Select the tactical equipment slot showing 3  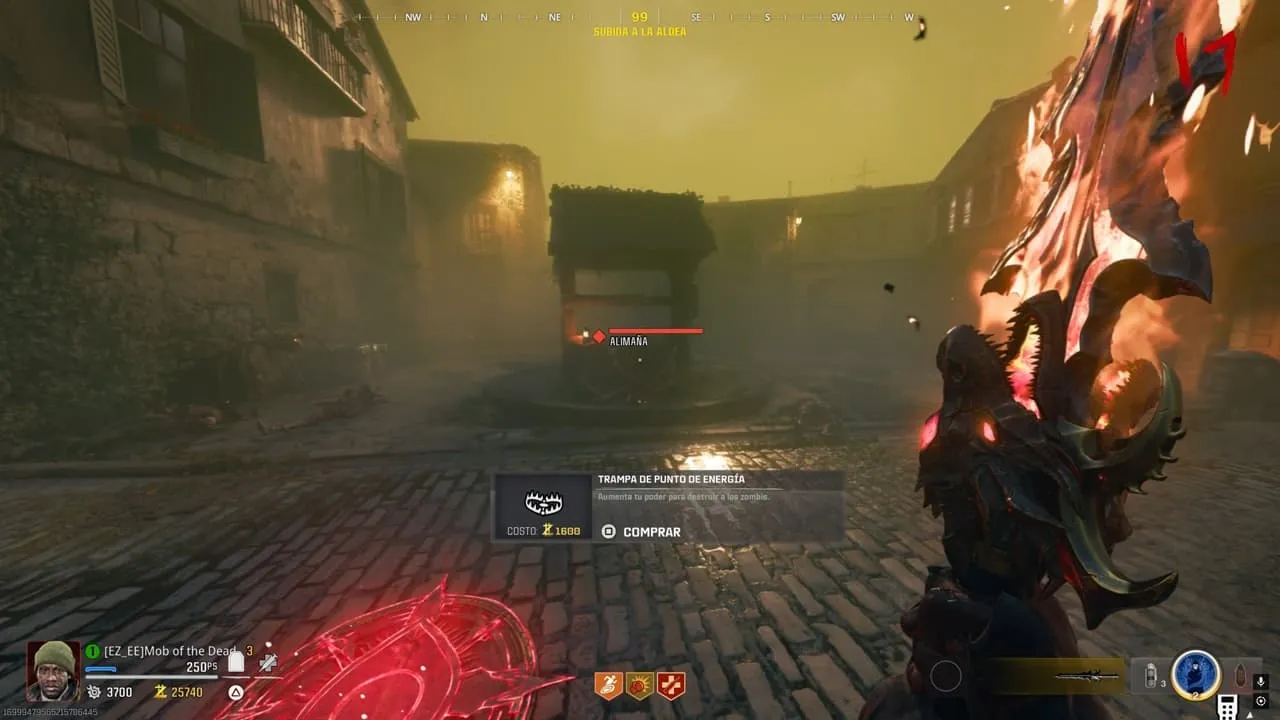(1153, 676)
